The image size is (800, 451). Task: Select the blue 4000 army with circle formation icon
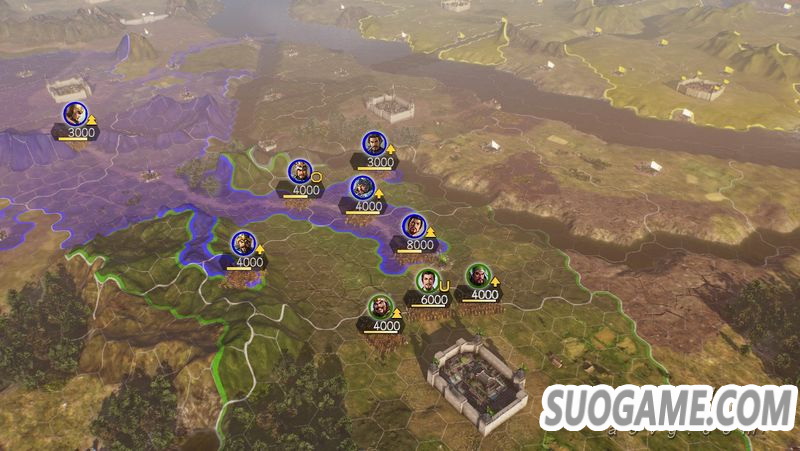[300, 174]
